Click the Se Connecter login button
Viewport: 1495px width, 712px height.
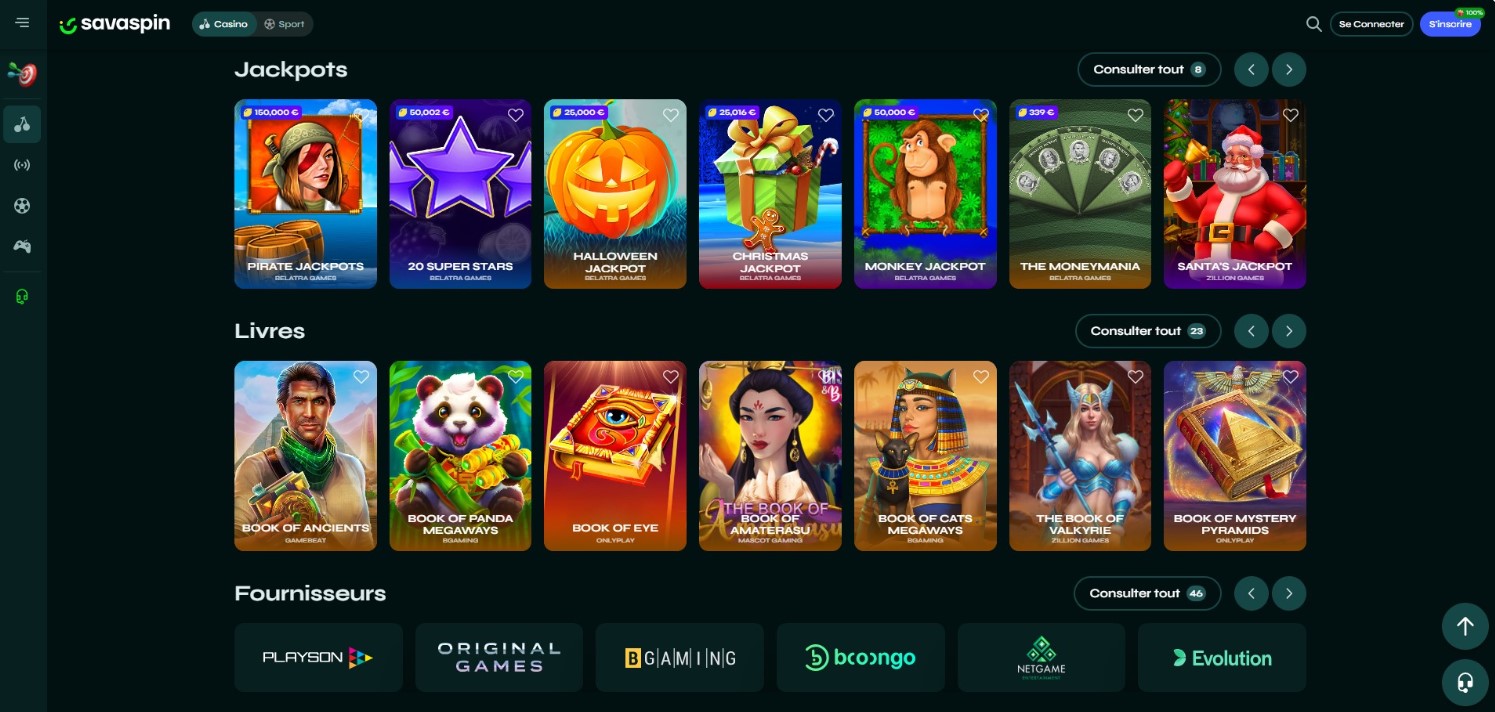point(1371,24)
